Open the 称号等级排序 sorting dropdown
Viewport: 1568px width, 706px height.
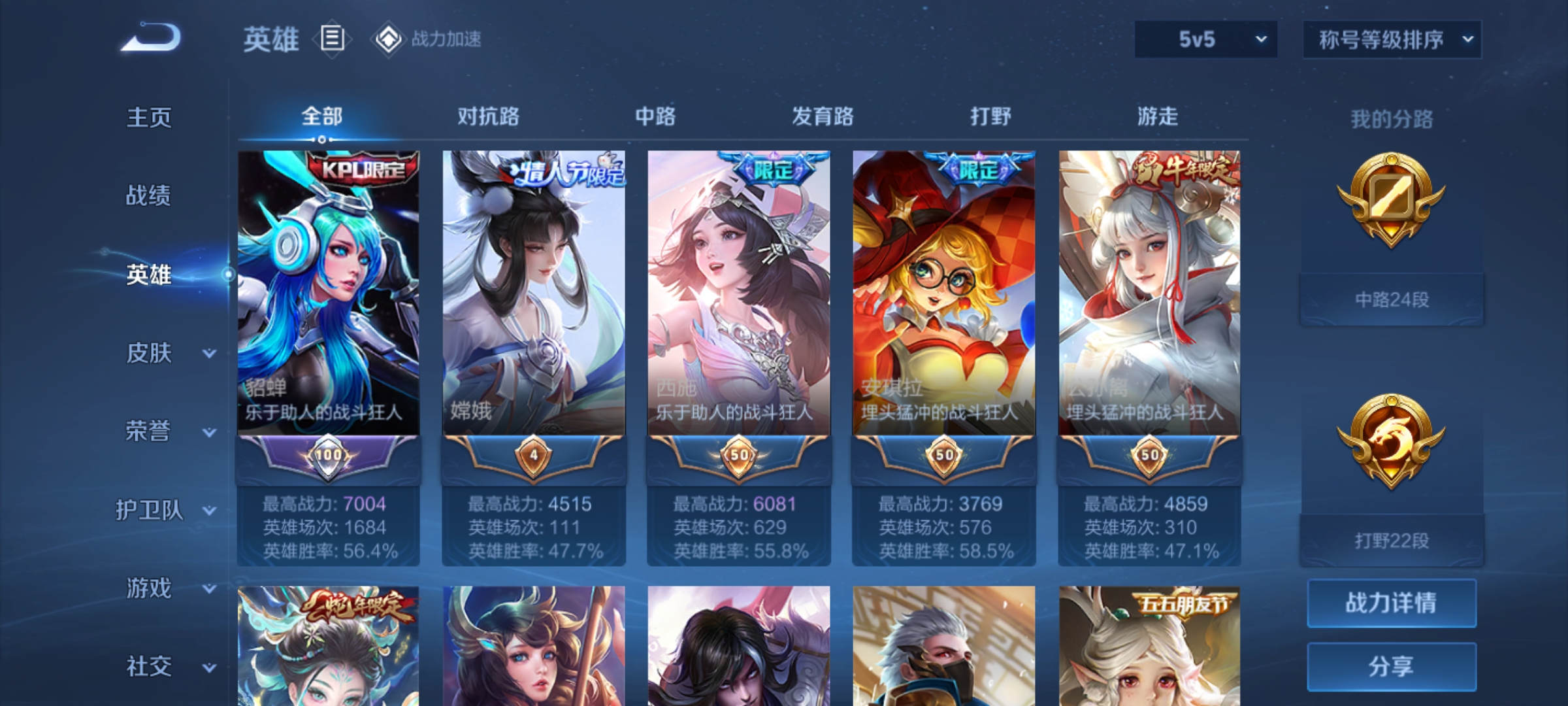pos(1392,40)
